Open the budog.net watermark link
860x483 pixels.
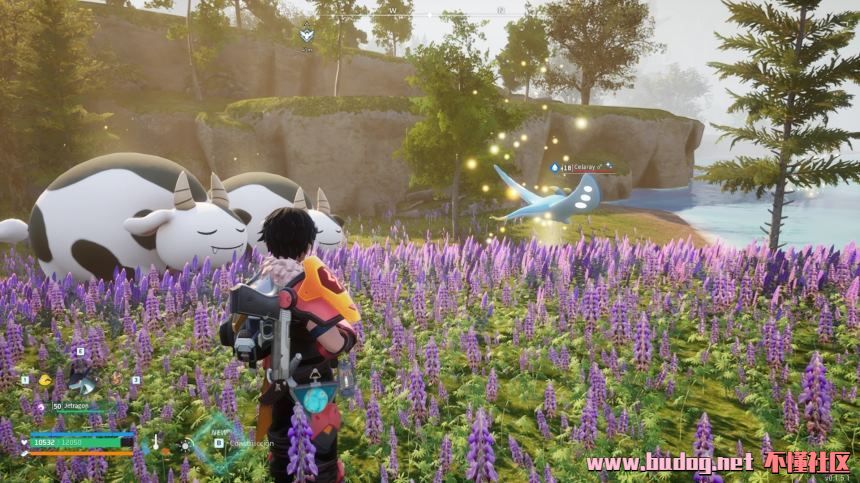tap(668, 462)
